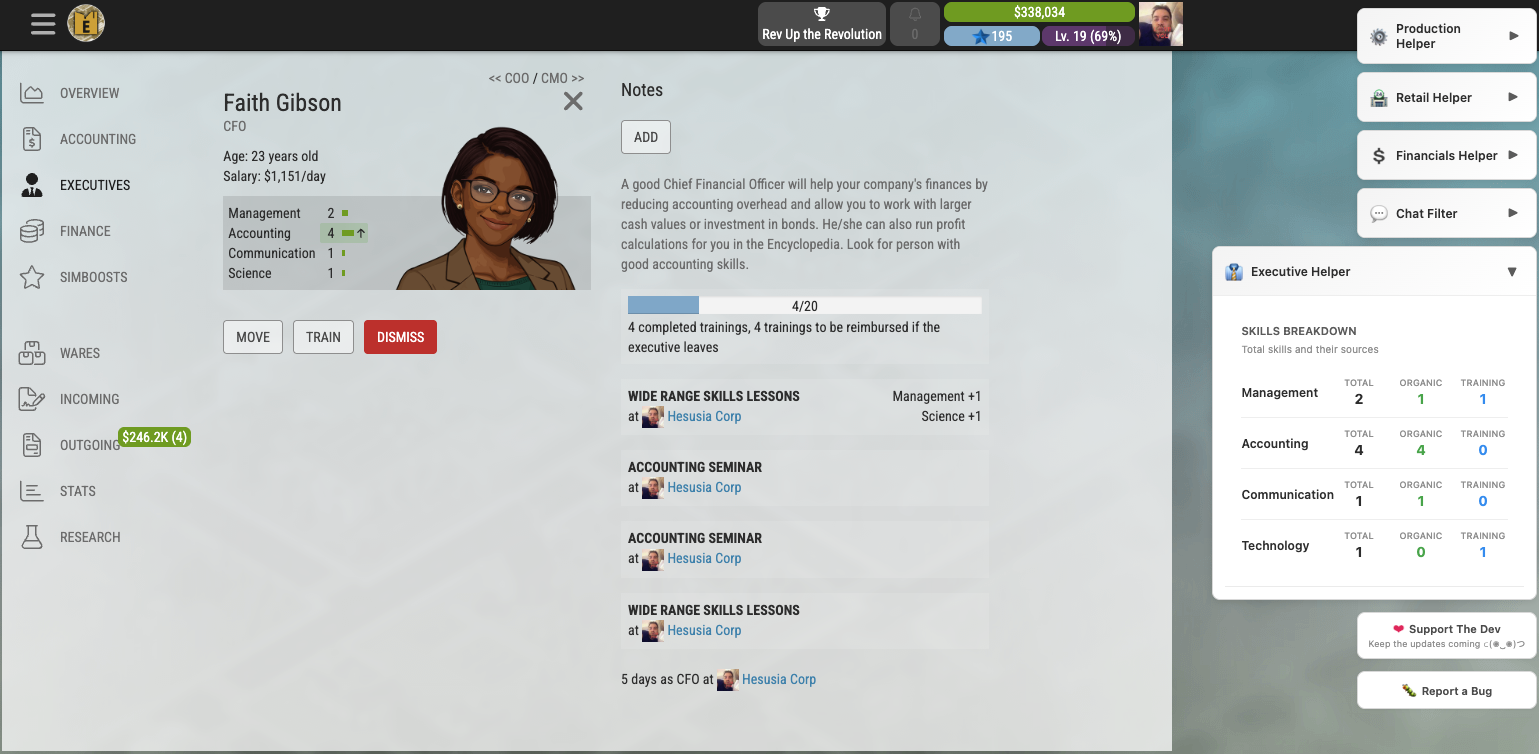Check the Research section
This screenshot has height=754, width=1539.
88,537
